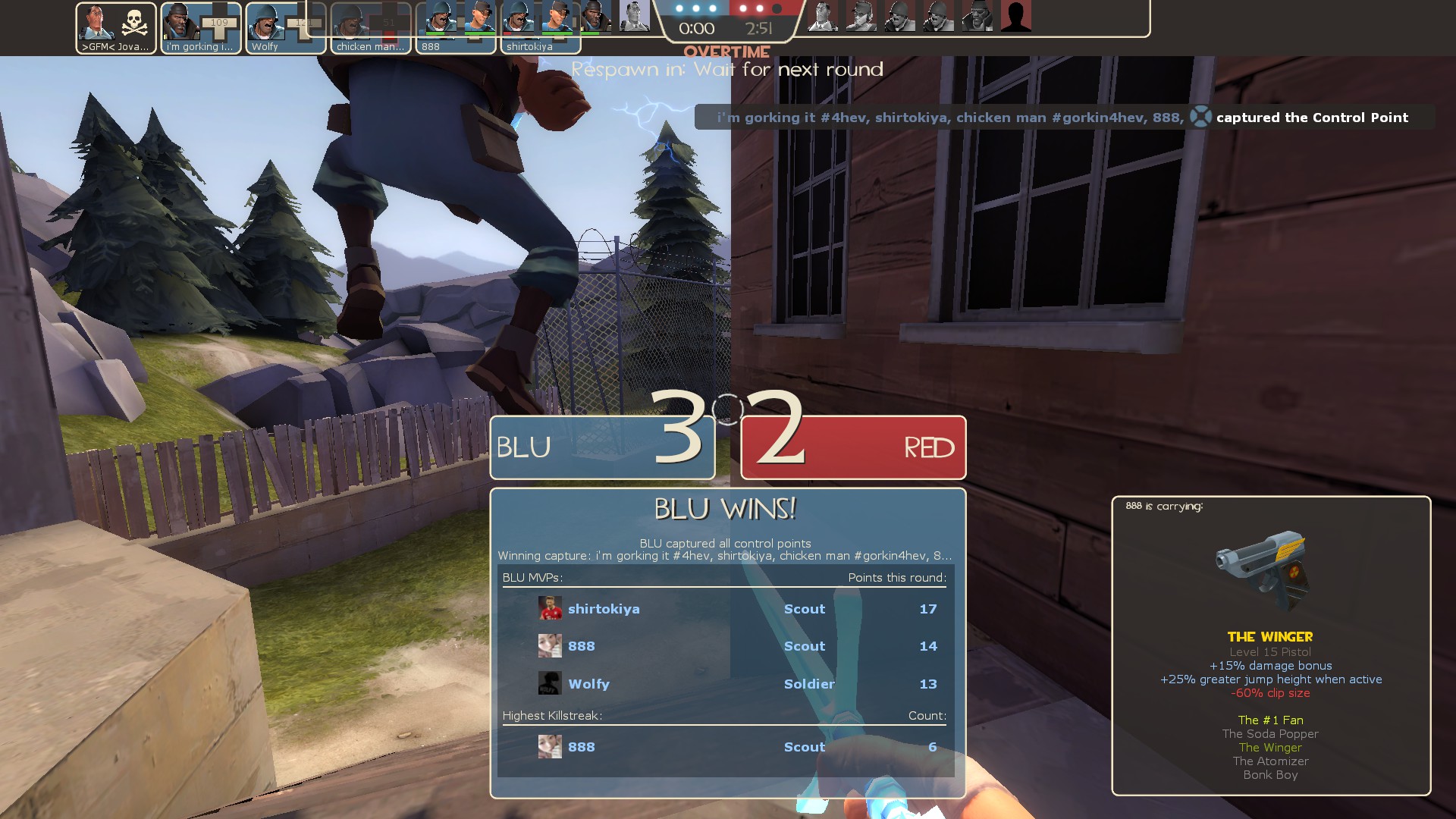Click The #1 Fan entry in item list

coord(1270,720)
